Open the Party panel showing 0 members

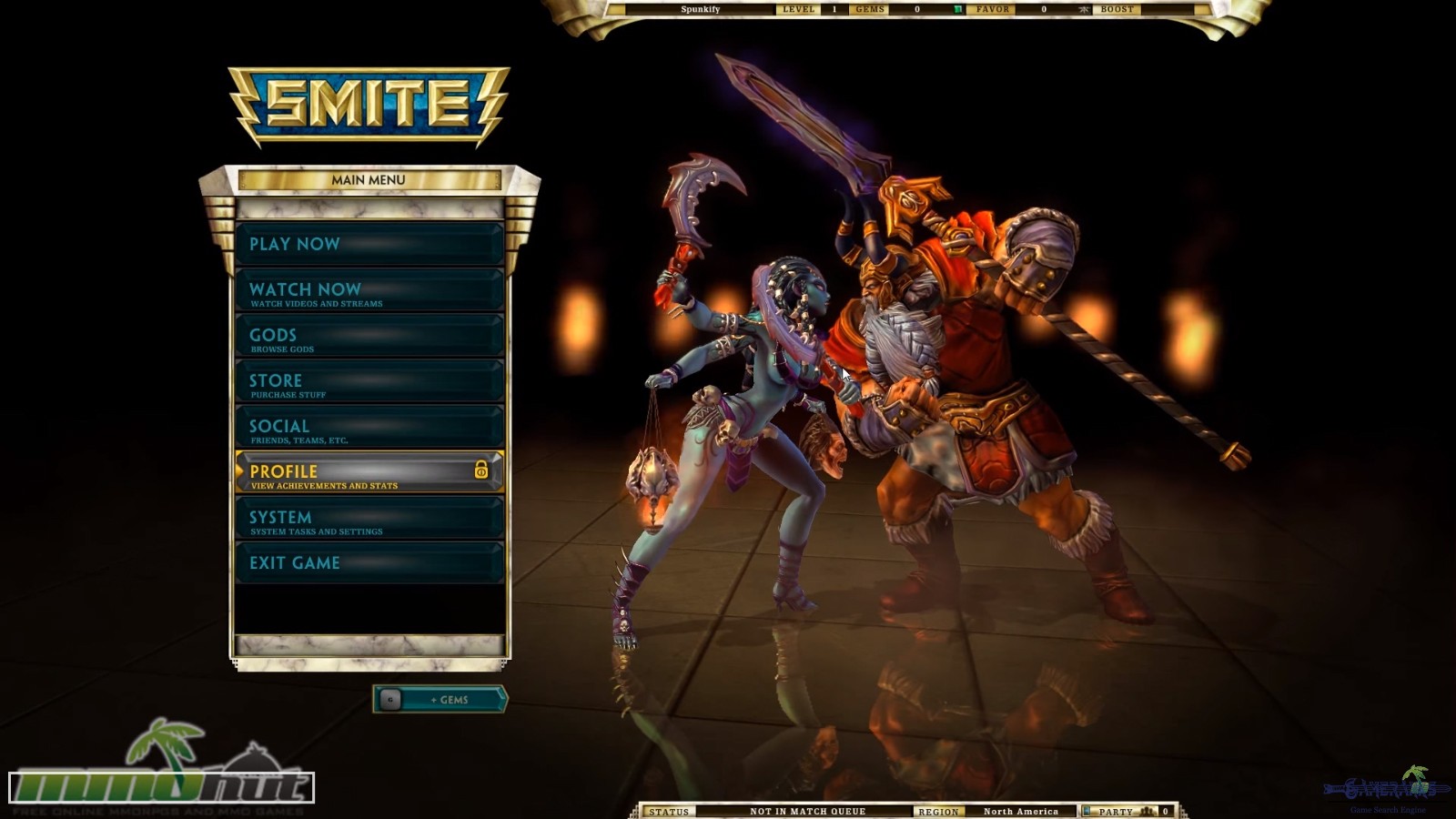pyautogui.click(x=1119, y=811)
